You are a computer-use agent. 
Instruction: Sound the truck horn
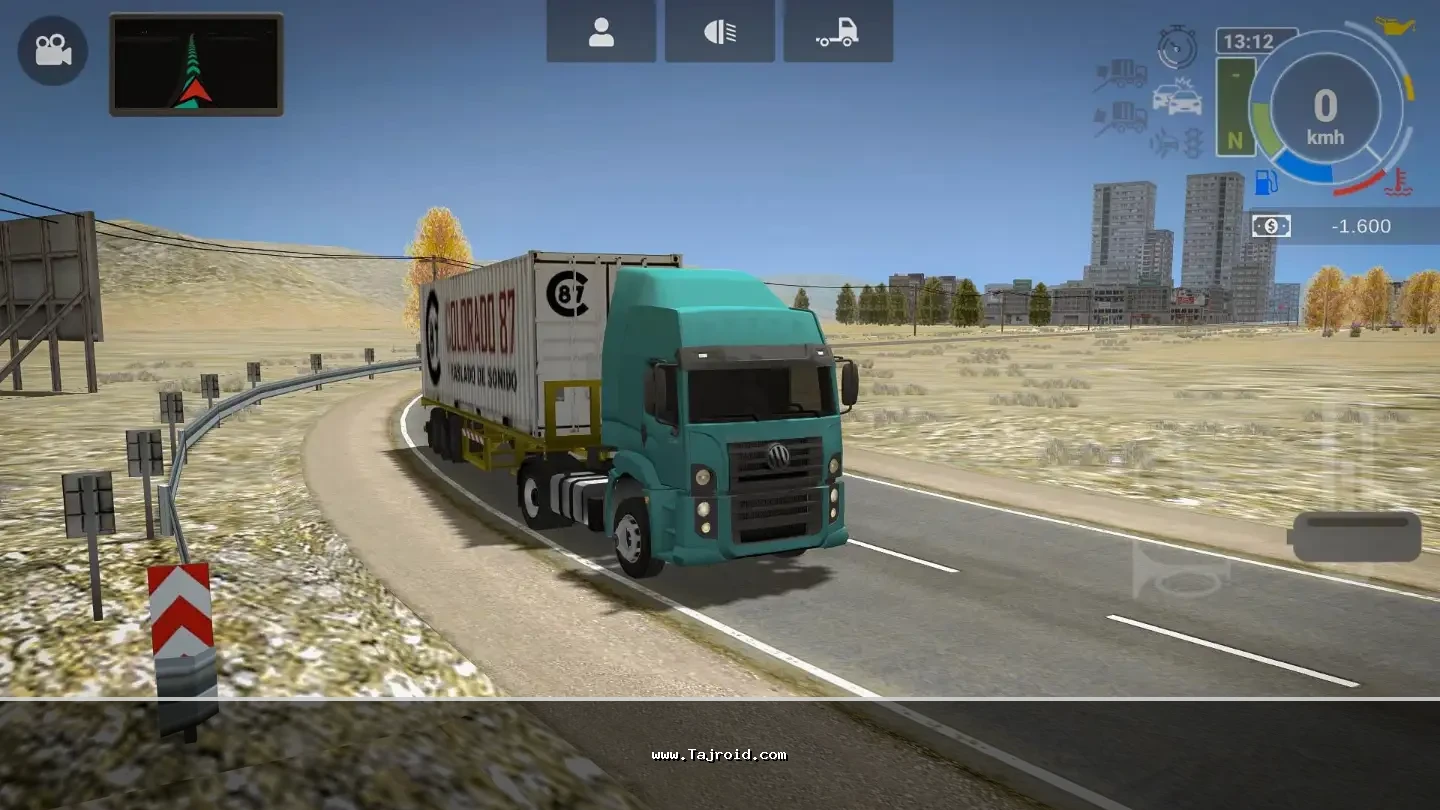pos(1180,571)
